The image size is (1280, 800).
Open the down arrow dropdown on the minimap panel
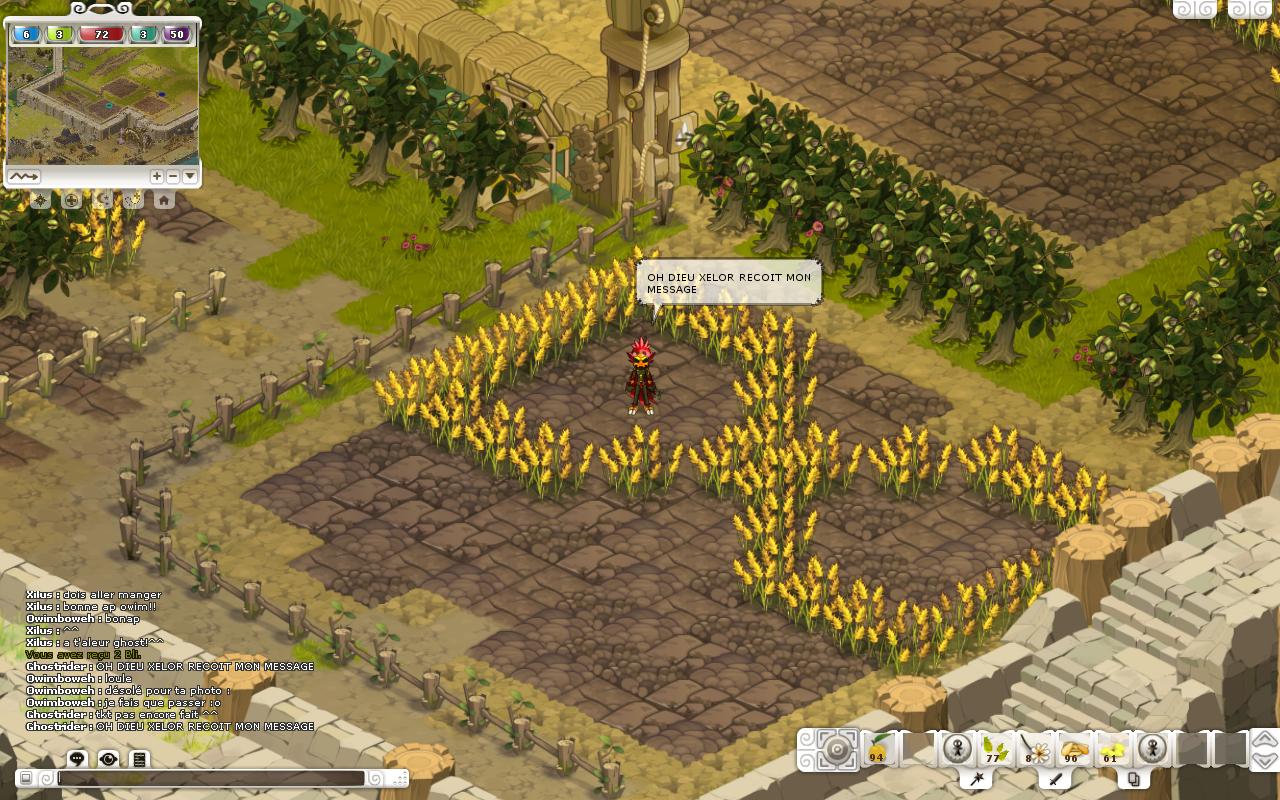coord(189,176)
